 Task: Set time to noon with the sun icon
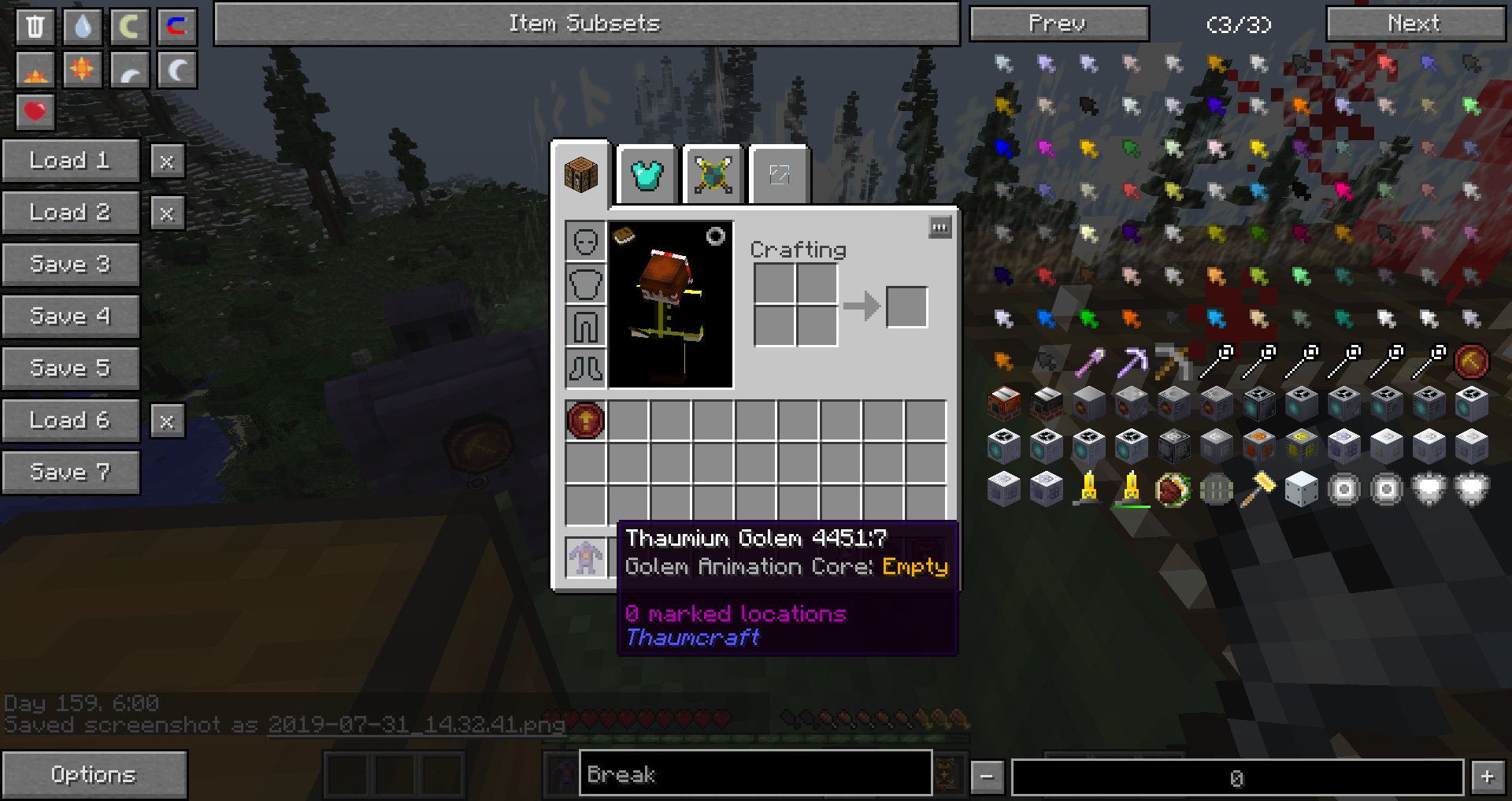(x=82, y=69)
